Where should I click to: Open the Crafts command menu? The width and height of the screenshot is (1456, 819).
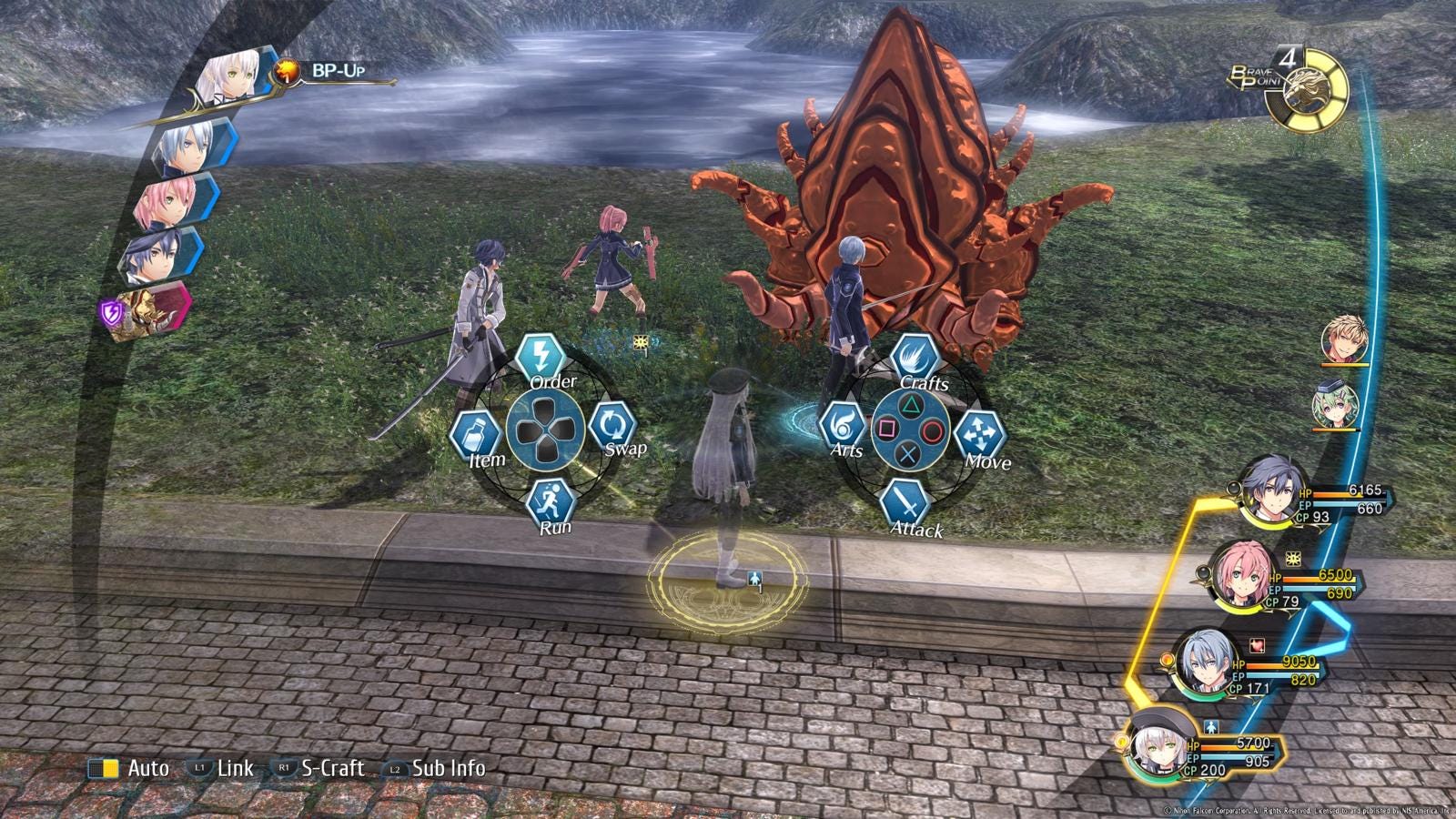(915, 357)
